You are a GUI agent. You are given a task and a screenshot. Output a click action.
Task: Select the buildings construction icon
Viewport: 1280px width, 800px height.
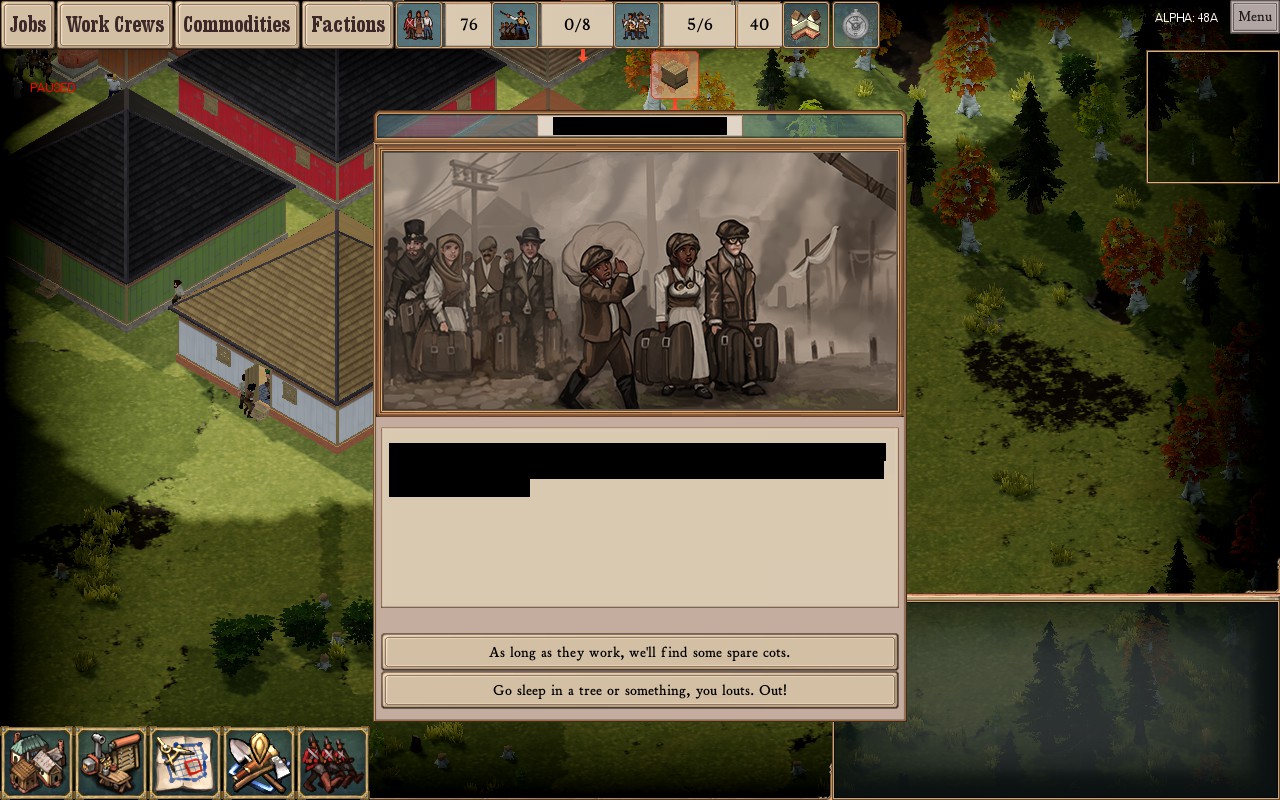pos(37,762)
